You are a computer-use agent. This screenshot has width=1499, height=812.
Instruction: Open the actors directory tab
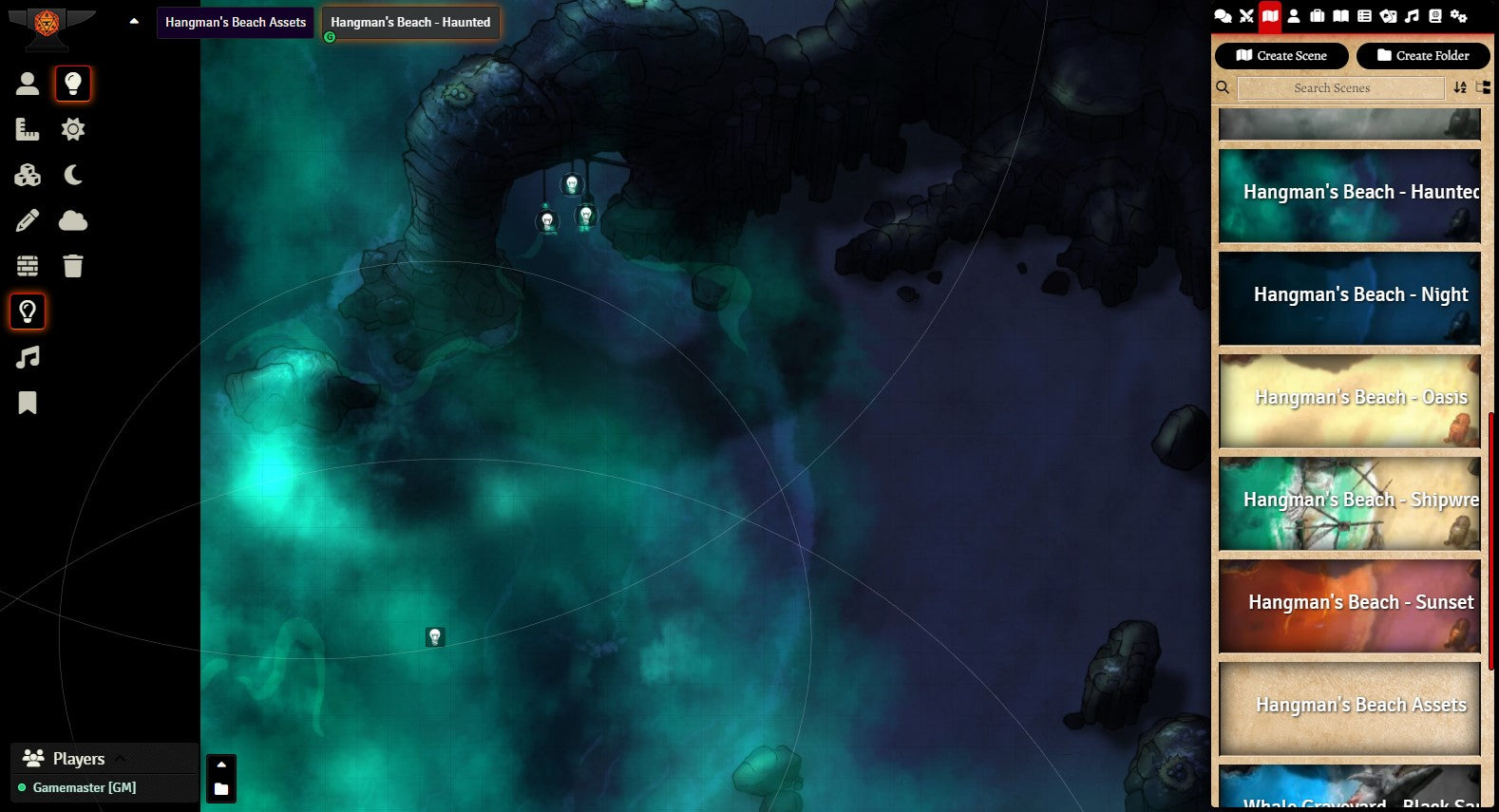click(1294, 16)
